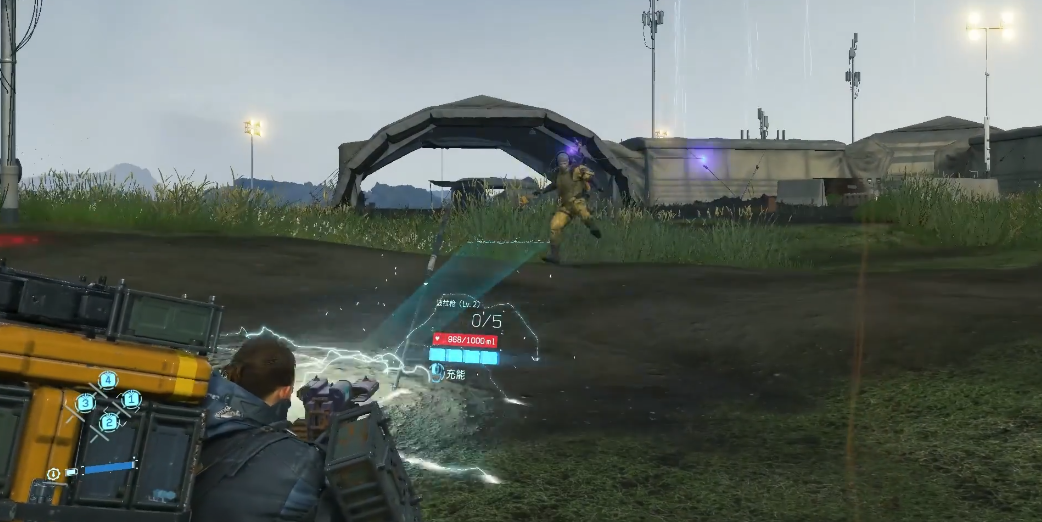The image size is (1042, 522).
Task: Select cargo marker number 3
Action: (85, 403)
